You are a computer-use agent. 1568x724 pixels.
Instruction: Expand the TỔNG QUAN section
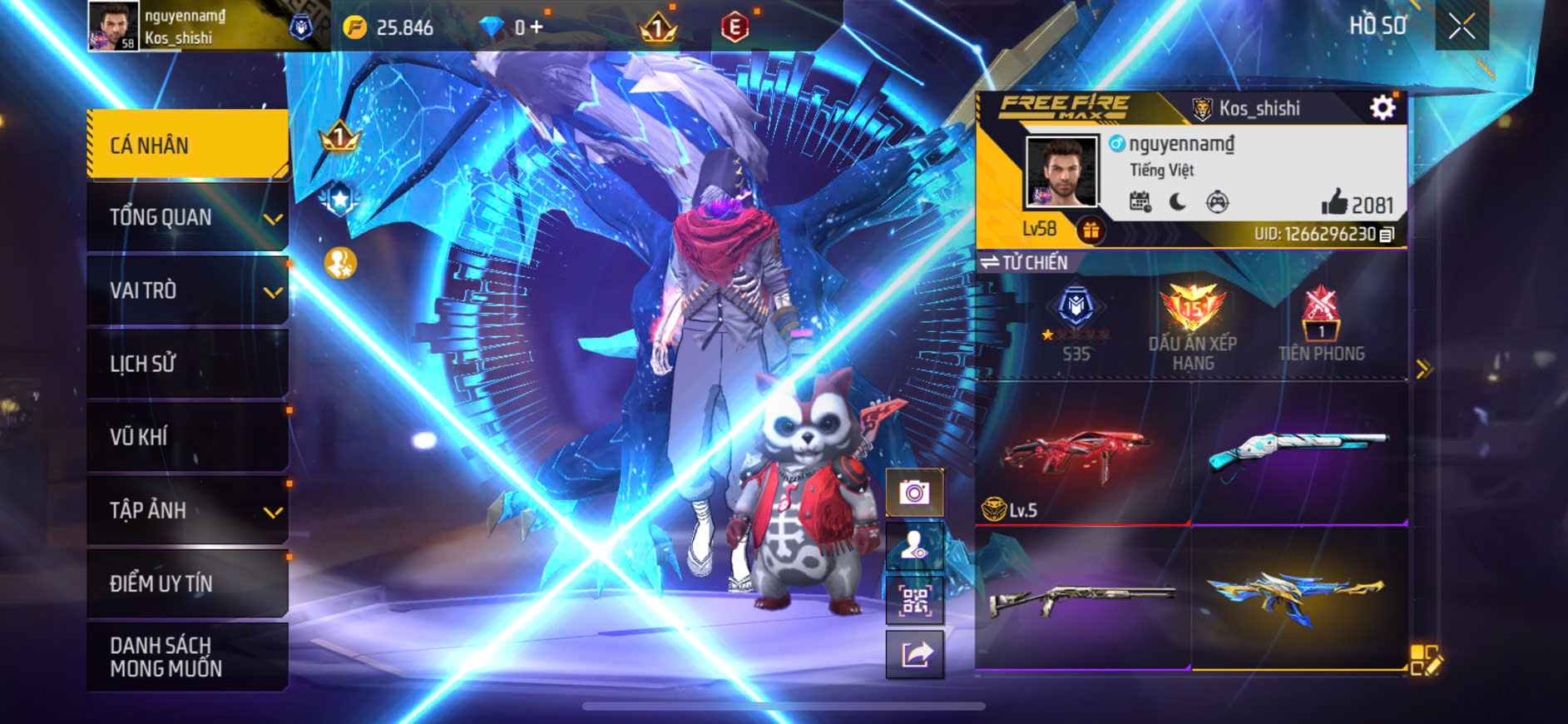click(x=188, y=217)
